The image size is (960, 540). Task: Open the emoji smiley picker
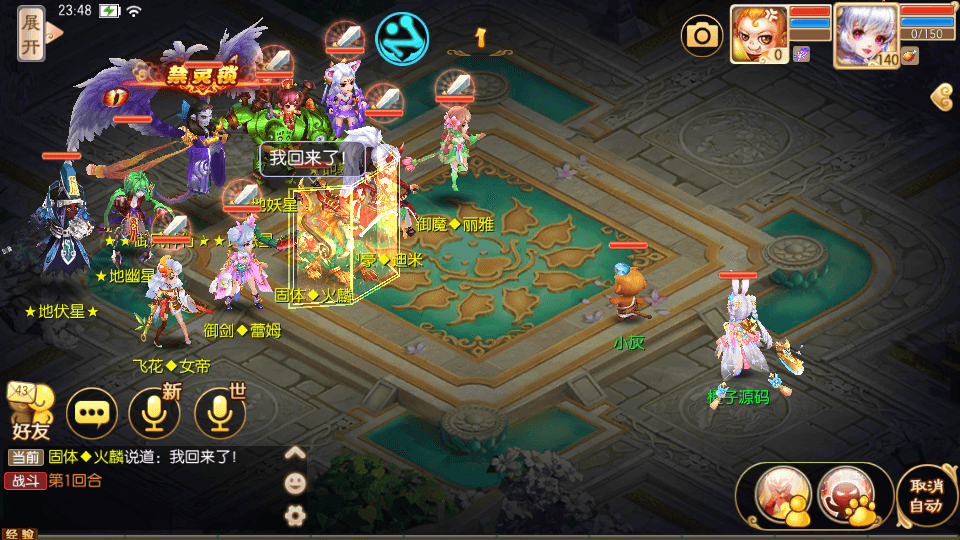click(x=295, y=483)
